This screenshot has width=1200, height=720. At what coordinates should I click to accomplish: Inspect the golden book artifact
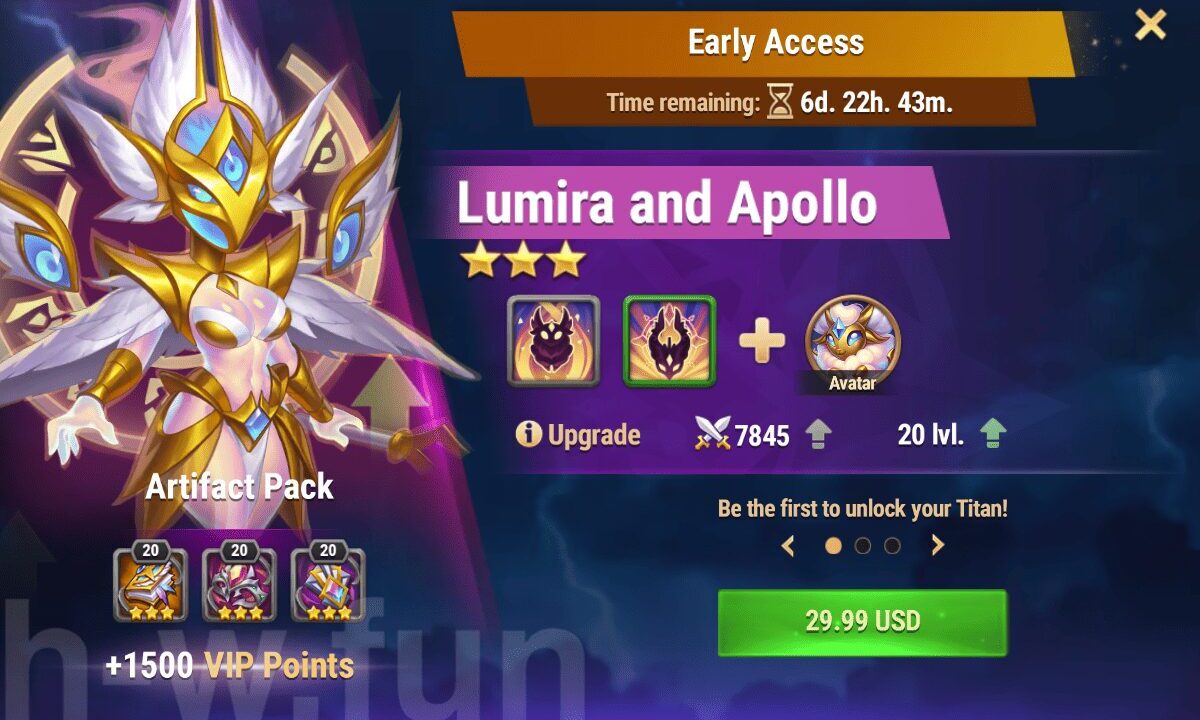[151, 585]
